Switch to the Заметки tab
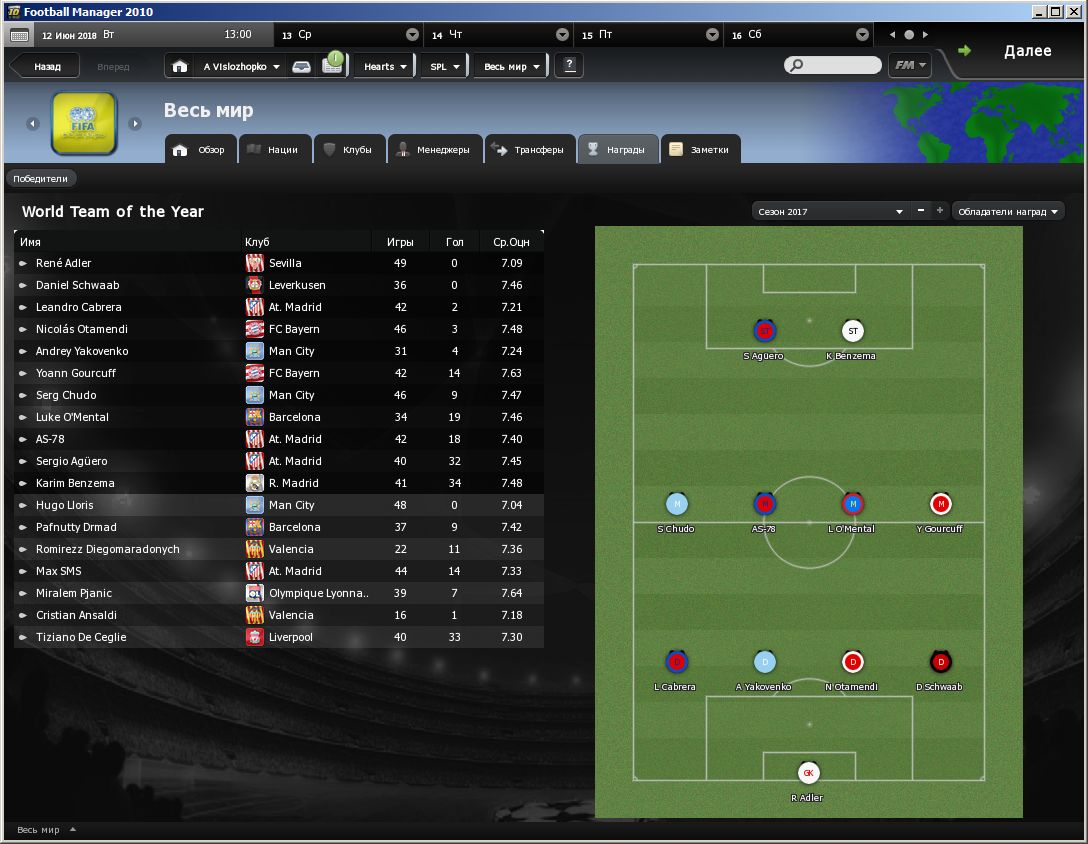Image resolution: width=1088 pixels, height=844 pixels. click(x=703, y=150)
